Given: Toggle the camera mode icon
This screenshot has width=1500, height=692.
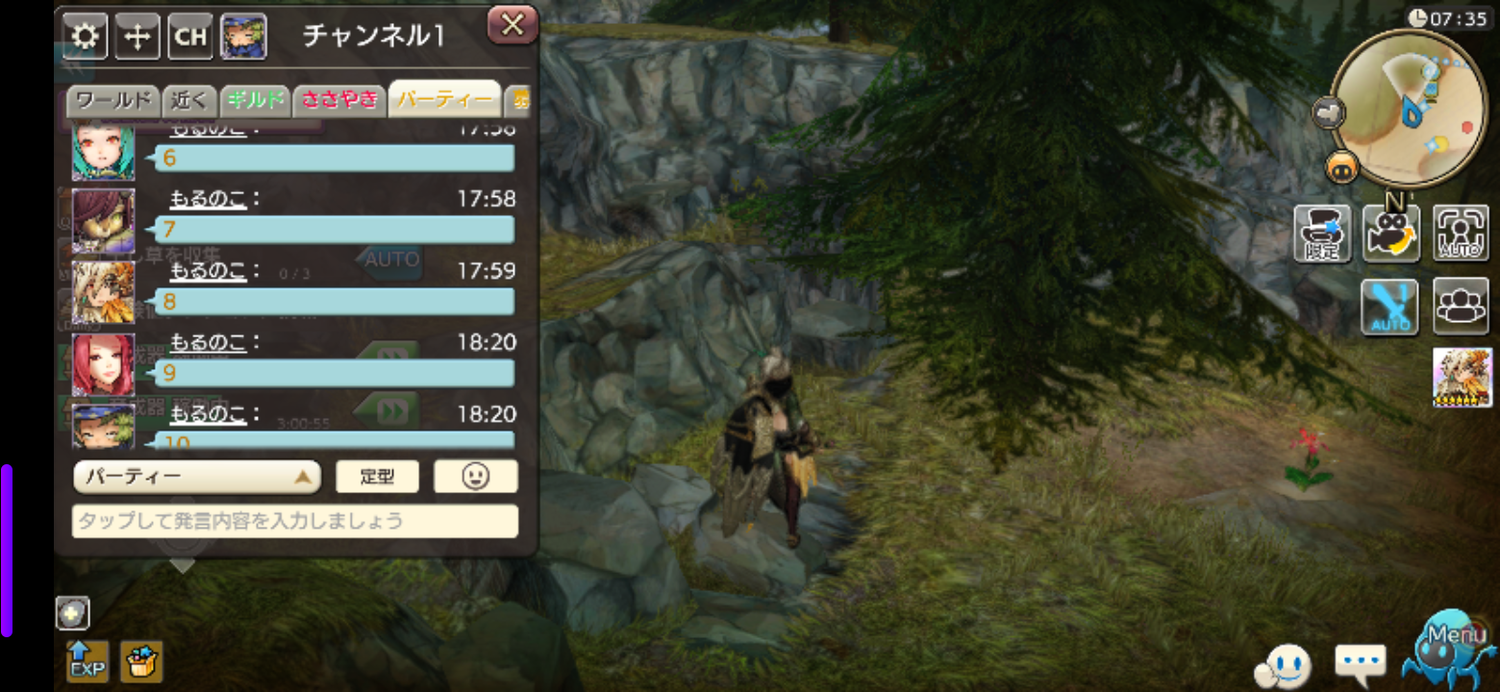Looking at the screenshot, I should [x=1391, y=234].
